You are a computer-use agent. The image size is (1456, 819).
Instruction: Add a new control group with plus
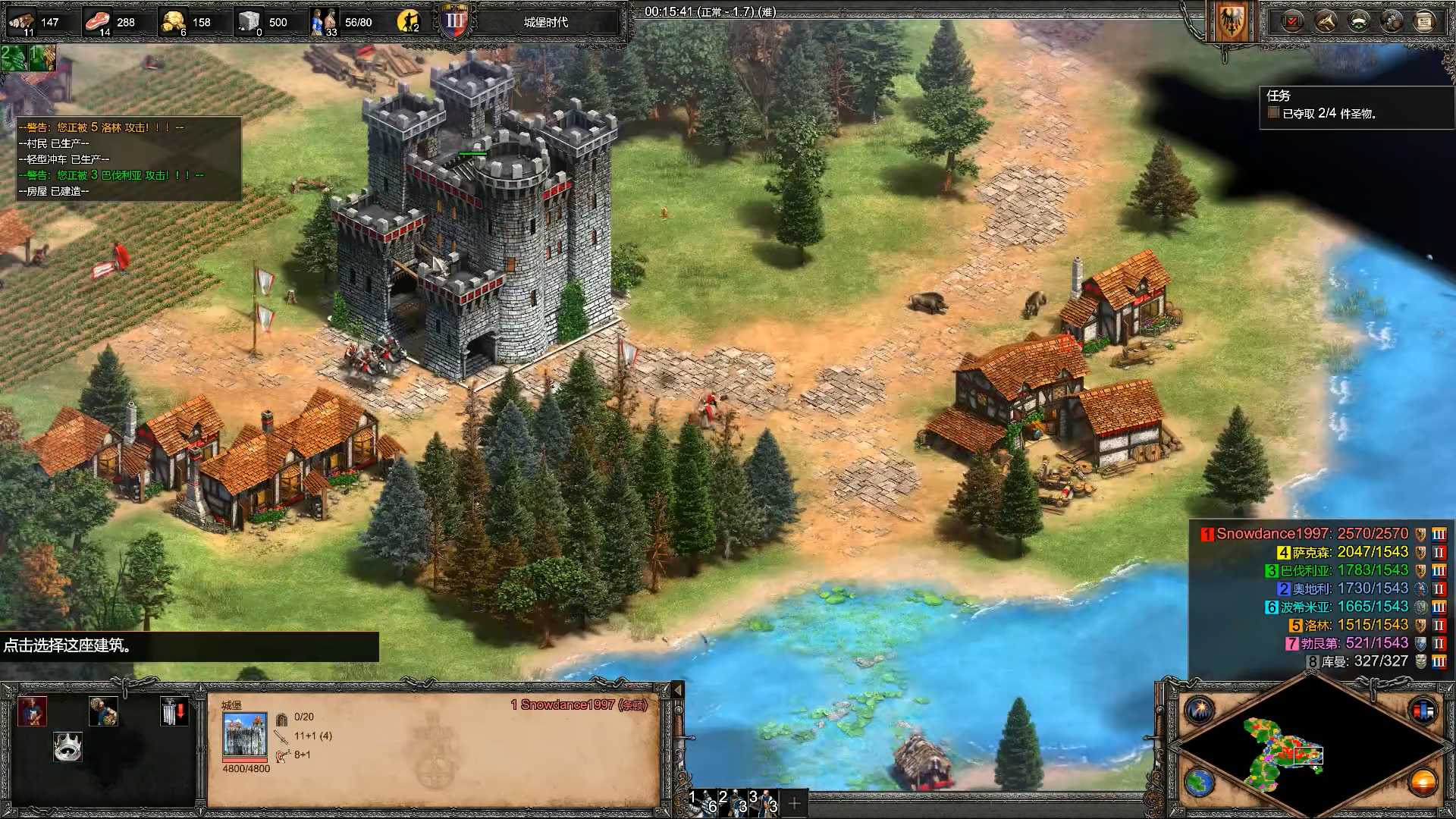pyautogui.click(x=794, y=803)
